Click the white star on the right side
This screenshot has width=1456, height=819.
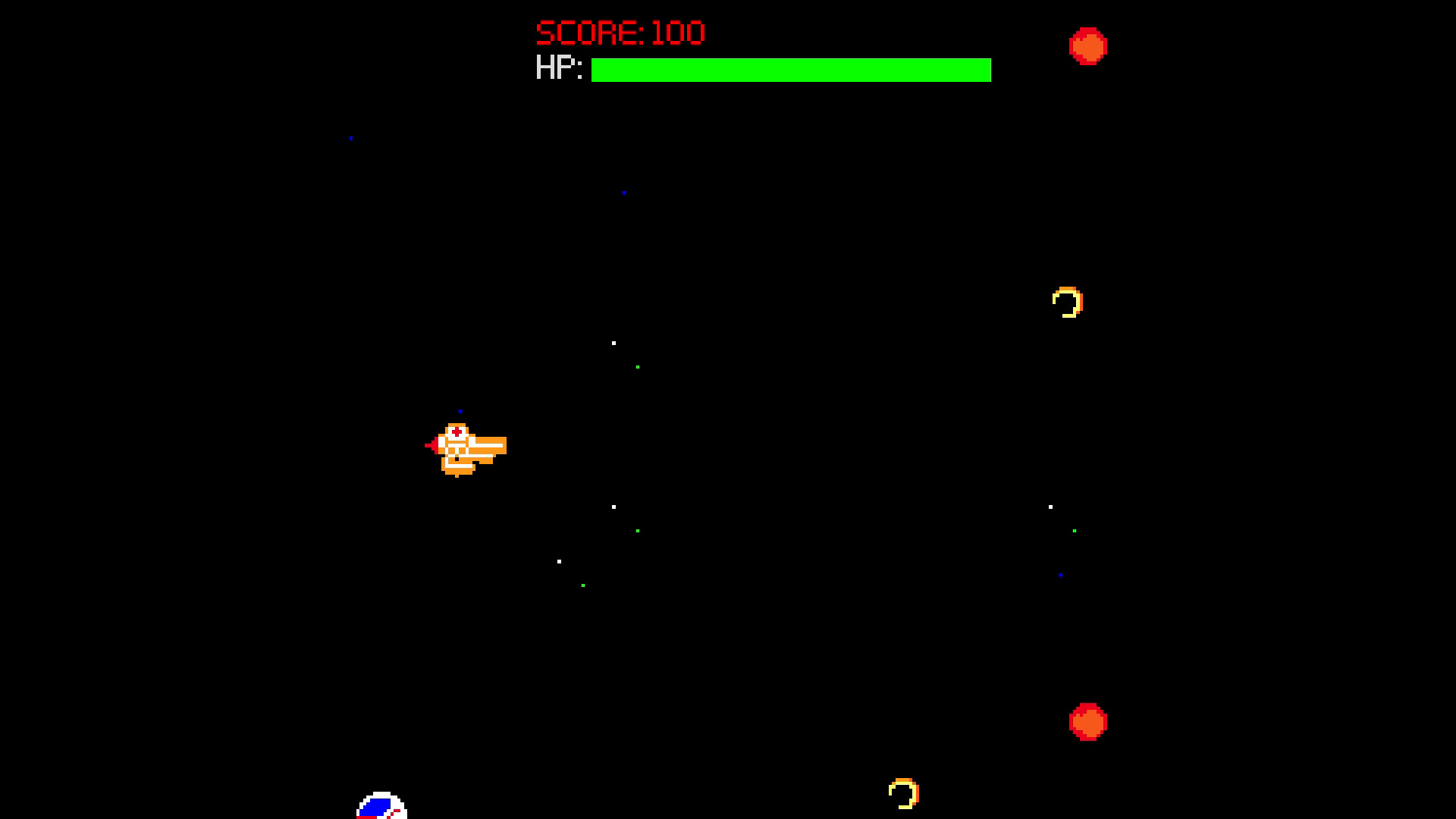click(1050, 505)
